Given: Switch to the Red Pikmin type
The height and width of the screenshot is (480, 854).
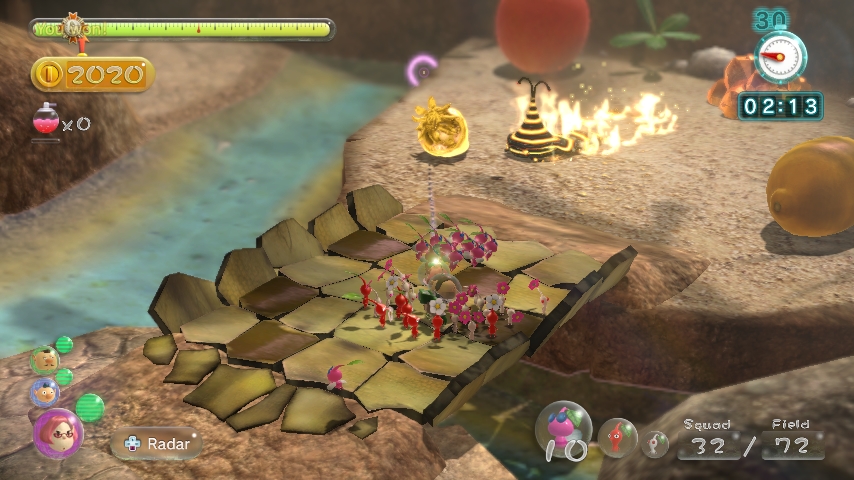Looking at the screenshot, I should pos(618,437).
